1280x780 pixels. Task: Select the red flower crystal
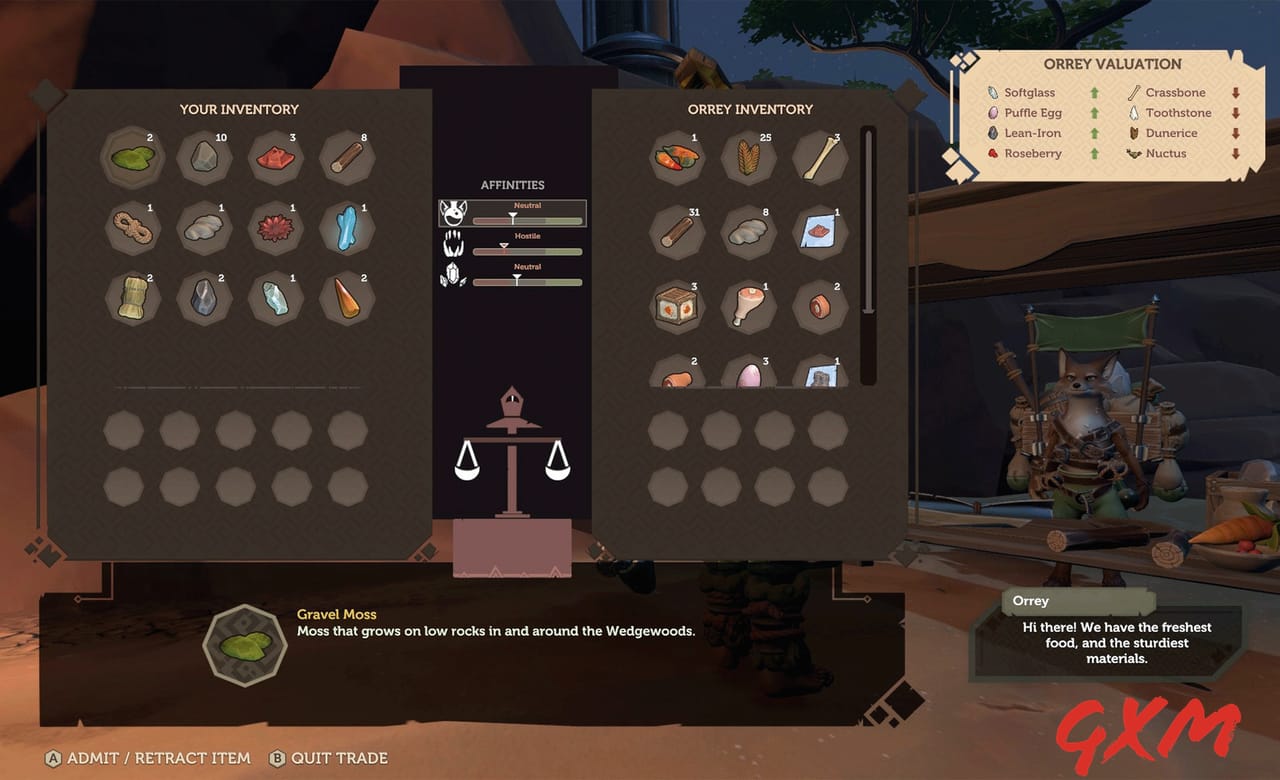pyautogui.click(x=275, y=230)
